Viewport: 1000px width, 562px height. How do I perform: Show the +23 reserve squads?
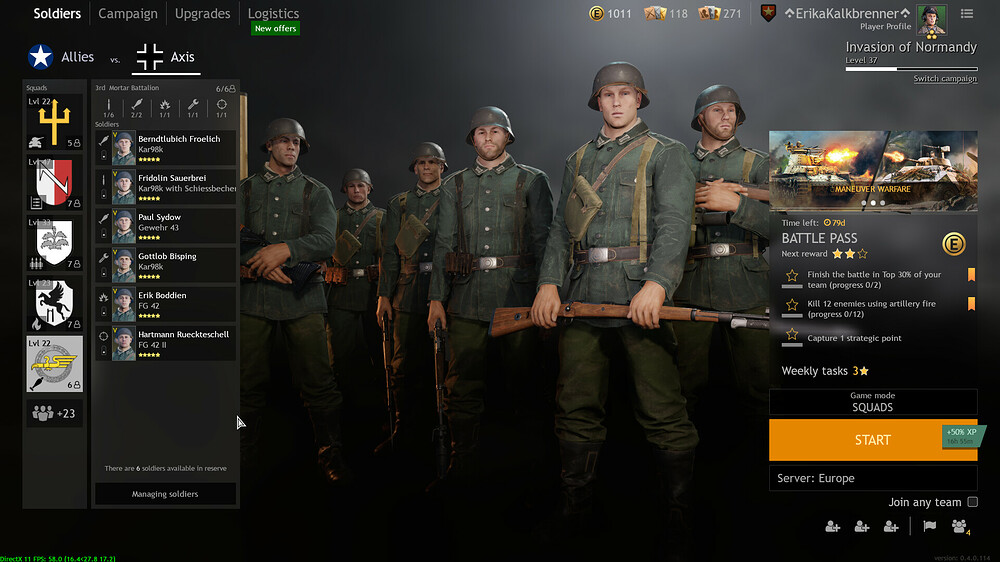point(54,413)
